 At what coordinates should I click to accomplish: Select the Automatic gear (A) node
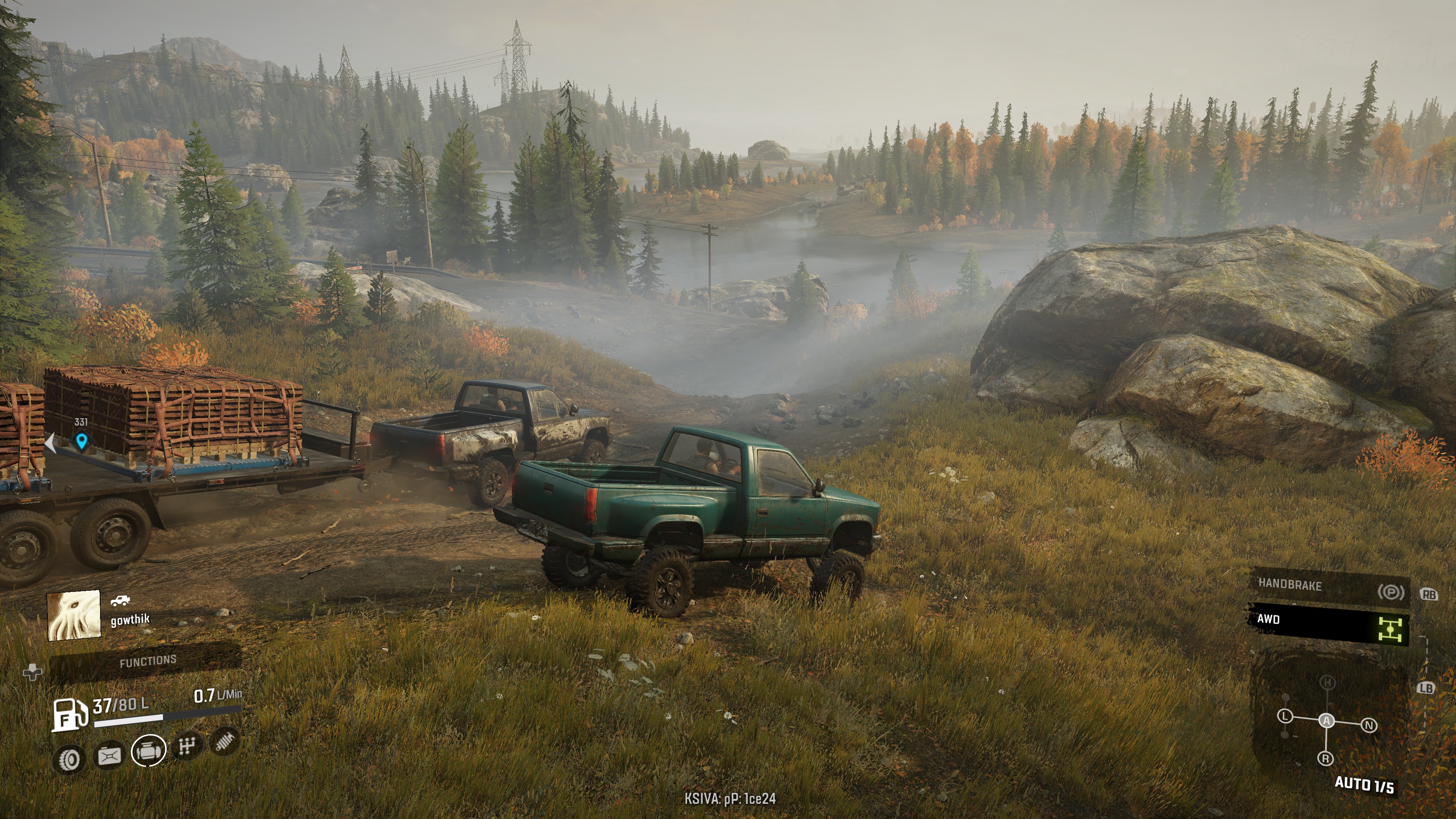point(1327,721)
